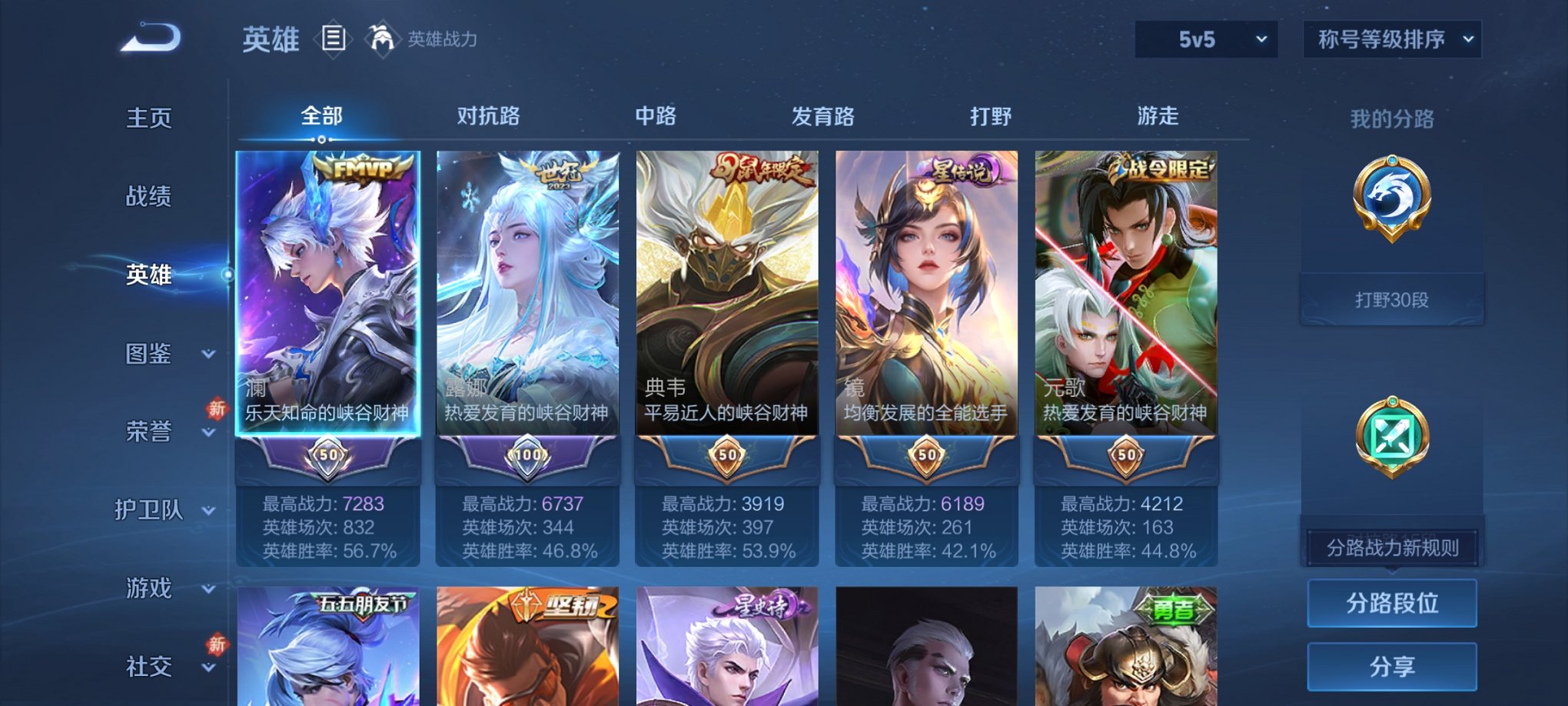The width and height of the screenshot is (1568, 706).
Task: Click the FMVP badge on 澜's hero card
Action: coord(363,168)
